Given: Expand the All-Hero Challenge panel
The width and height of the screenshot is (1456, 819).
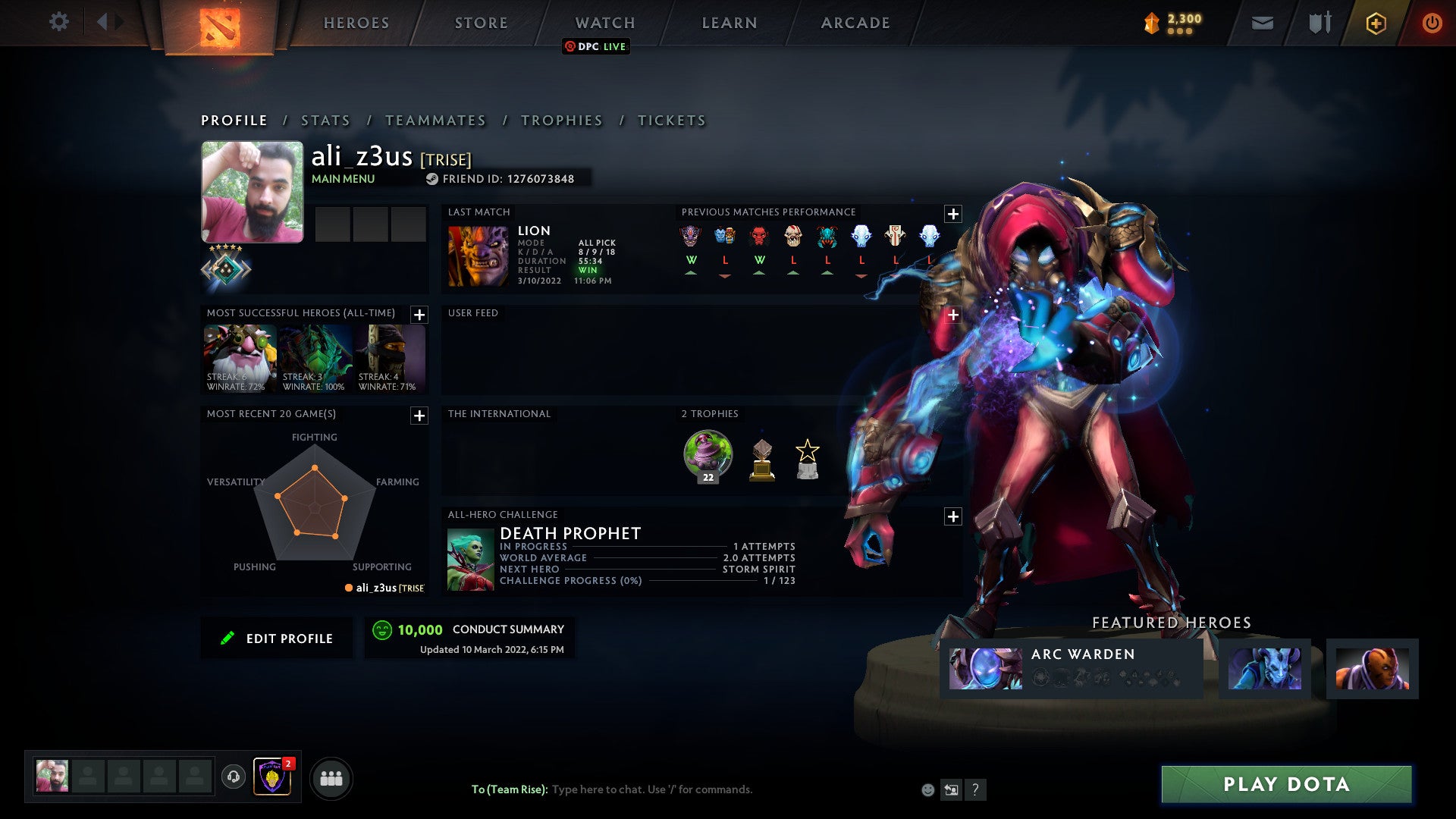Looking at the screenshot, I should 954,516.
